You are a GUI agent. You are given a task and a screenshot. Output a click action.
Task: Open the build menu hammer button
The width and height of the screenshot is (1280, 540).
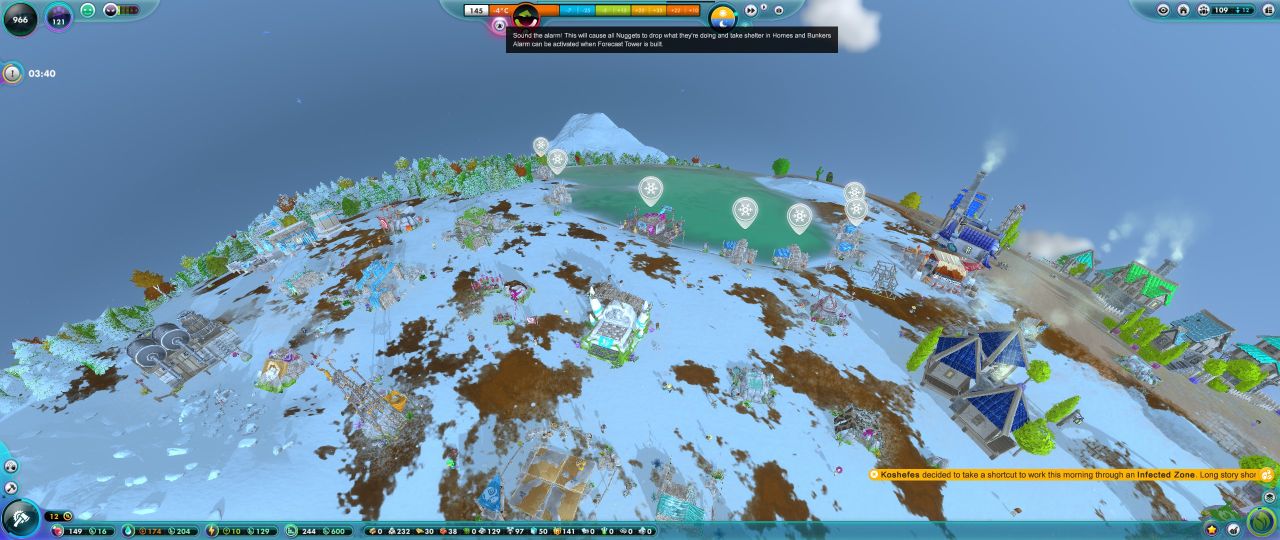coord(20,518)
